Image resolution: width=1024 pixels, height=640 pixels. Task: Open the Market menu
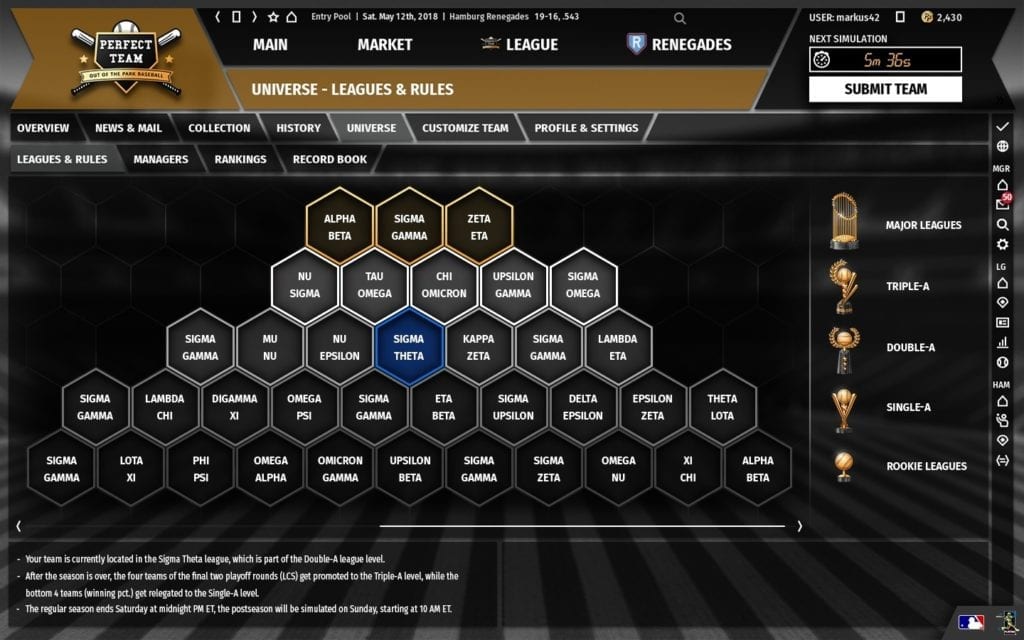[x=384, y=44]
